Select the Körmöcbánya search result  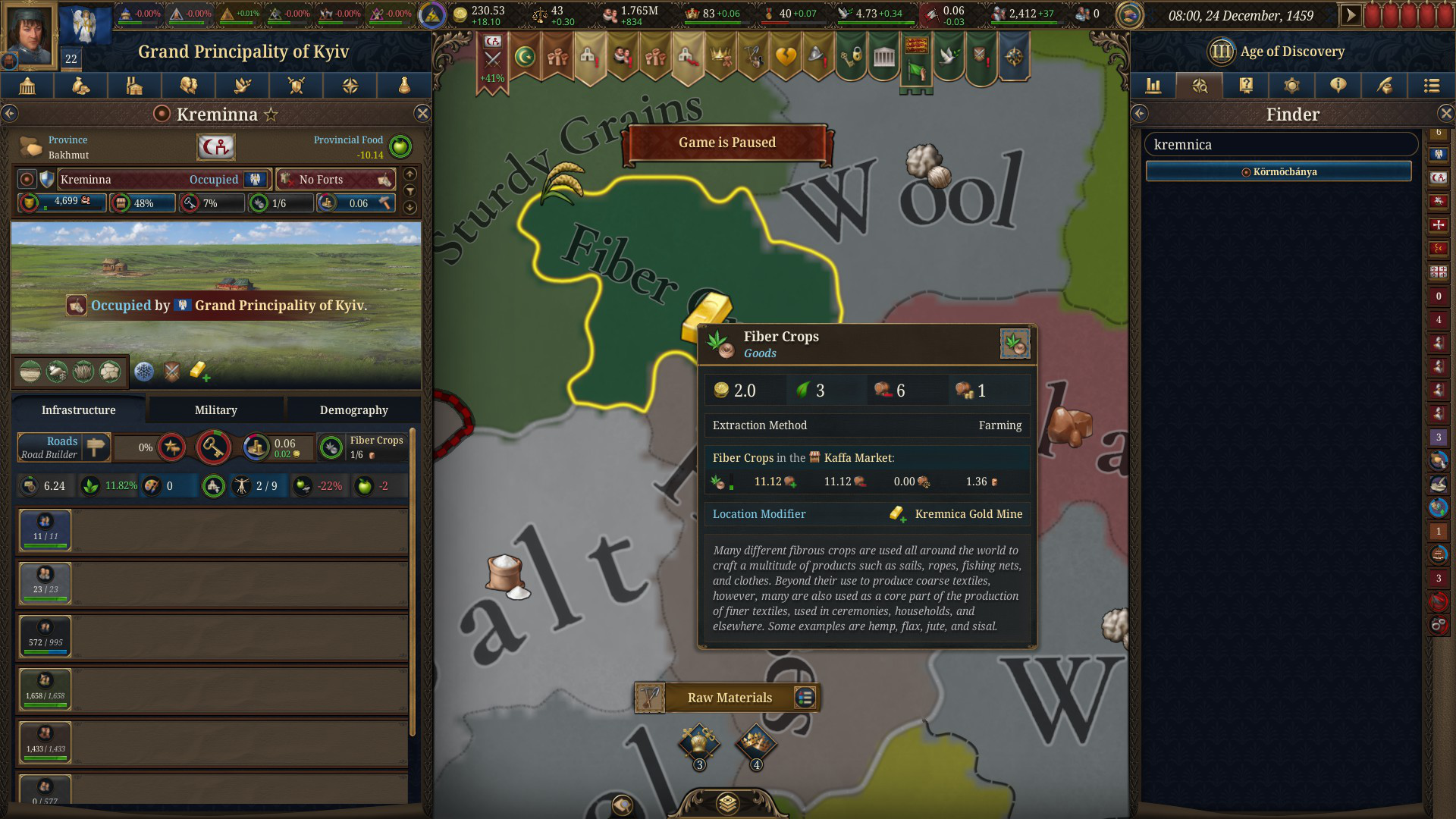click(x=1279, y=171)
